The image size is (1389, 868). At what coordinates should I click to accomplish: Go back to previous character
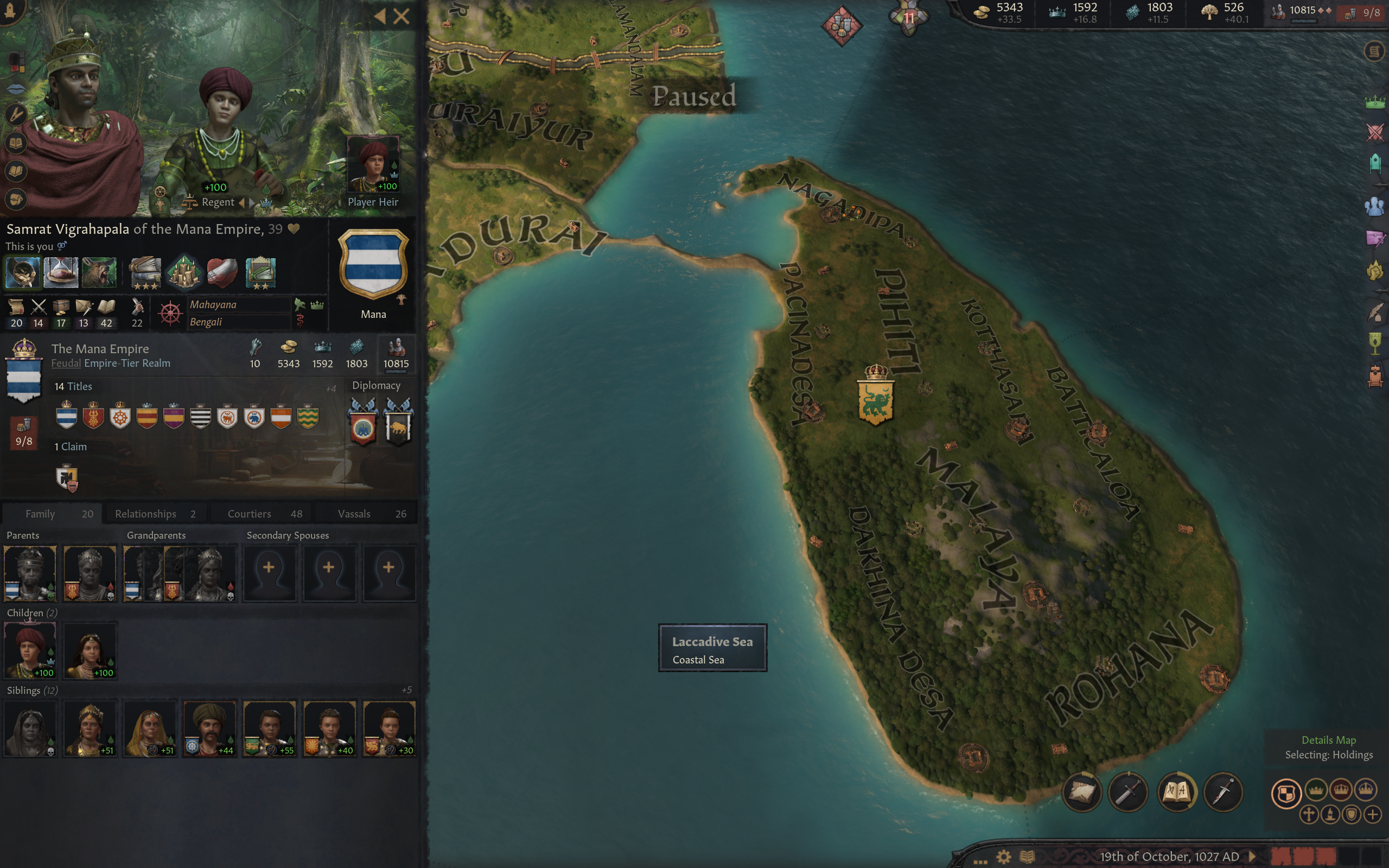pos(380,16)
